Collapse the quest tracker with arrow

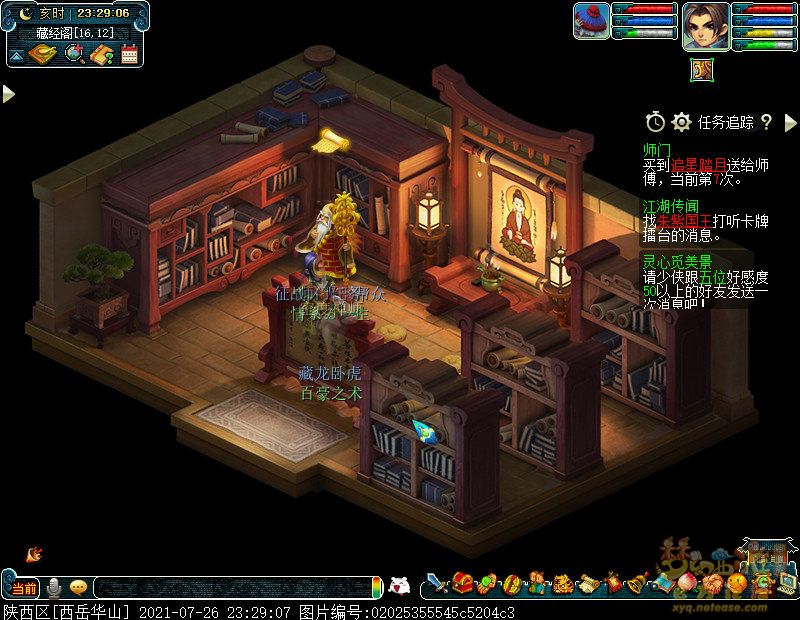tap(788, 122)
